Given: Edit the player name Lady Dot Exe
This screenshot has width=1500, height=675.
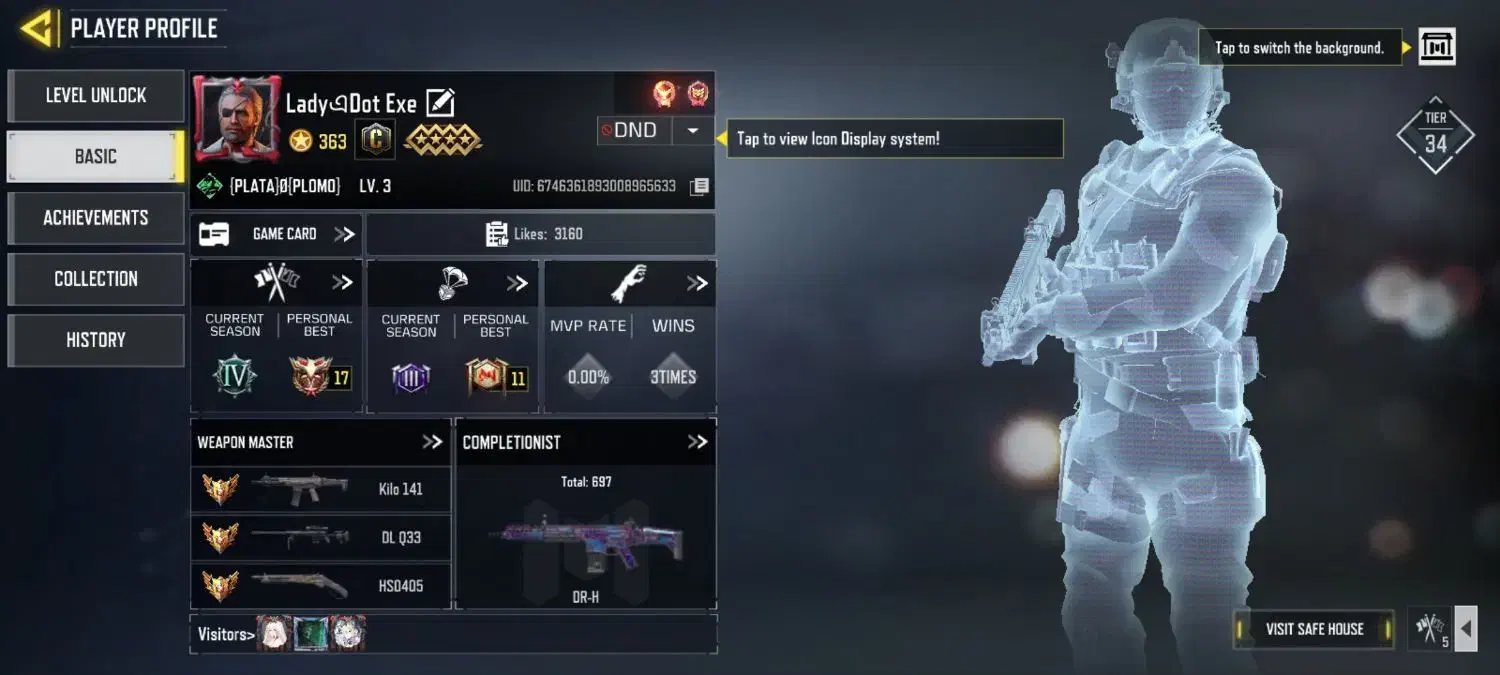Looking at the screenshot, I should pyautogui.click(x=440, y=103).
